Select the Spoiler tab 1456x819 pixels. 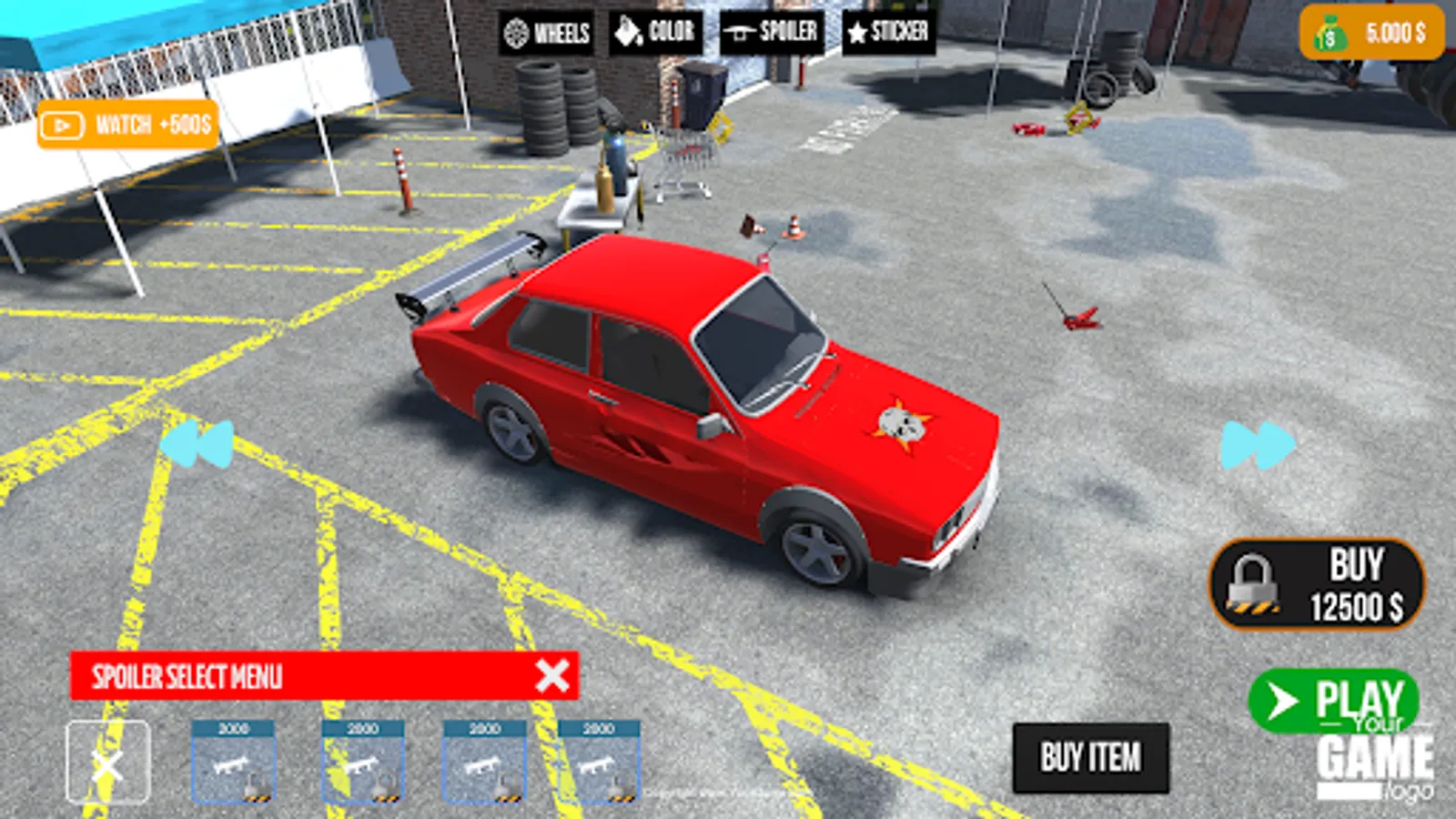click(x=772, y=33)
